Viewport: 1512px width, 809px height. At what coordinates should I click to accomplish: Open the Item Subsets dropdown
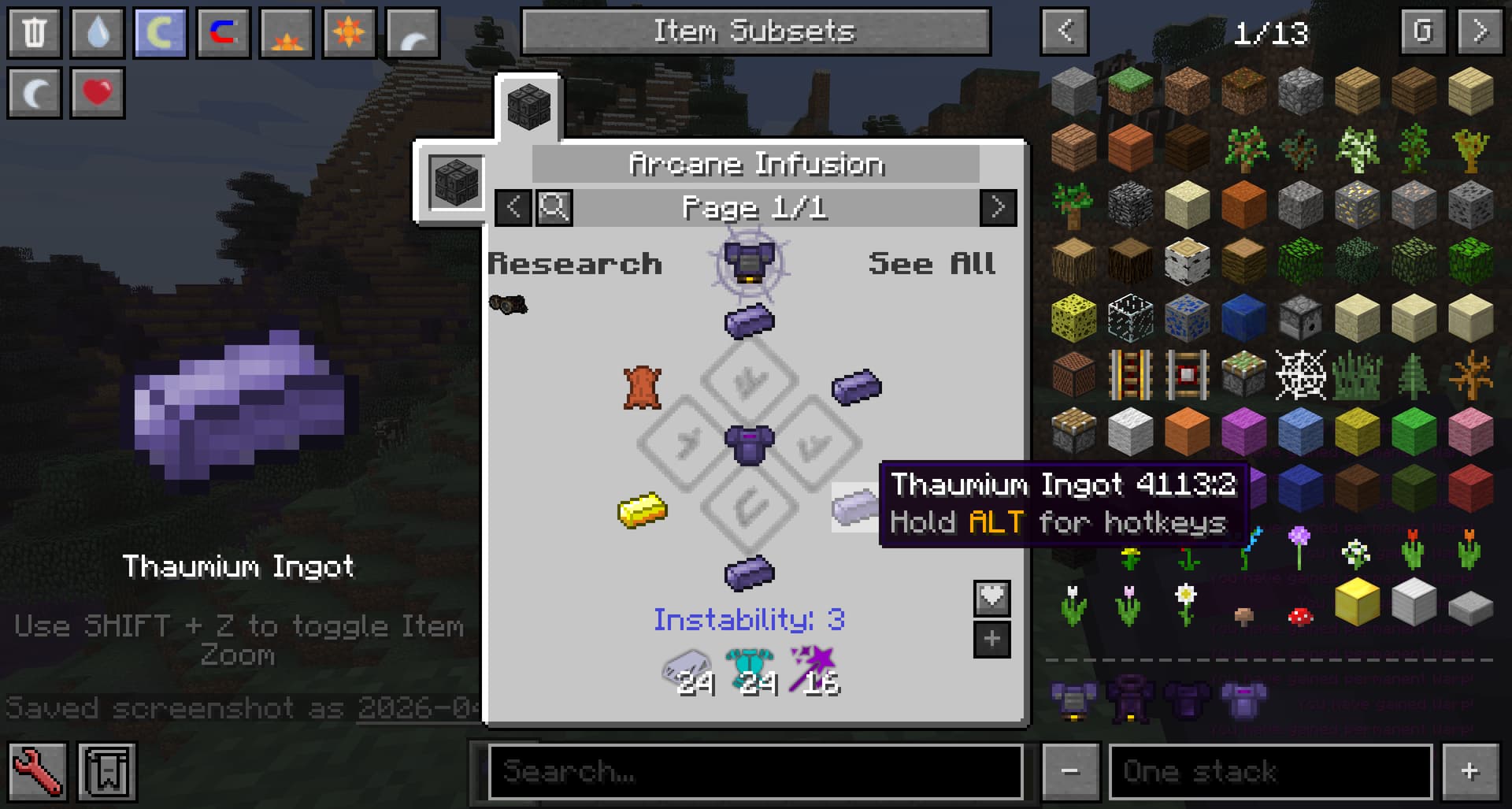coord(755,32)
